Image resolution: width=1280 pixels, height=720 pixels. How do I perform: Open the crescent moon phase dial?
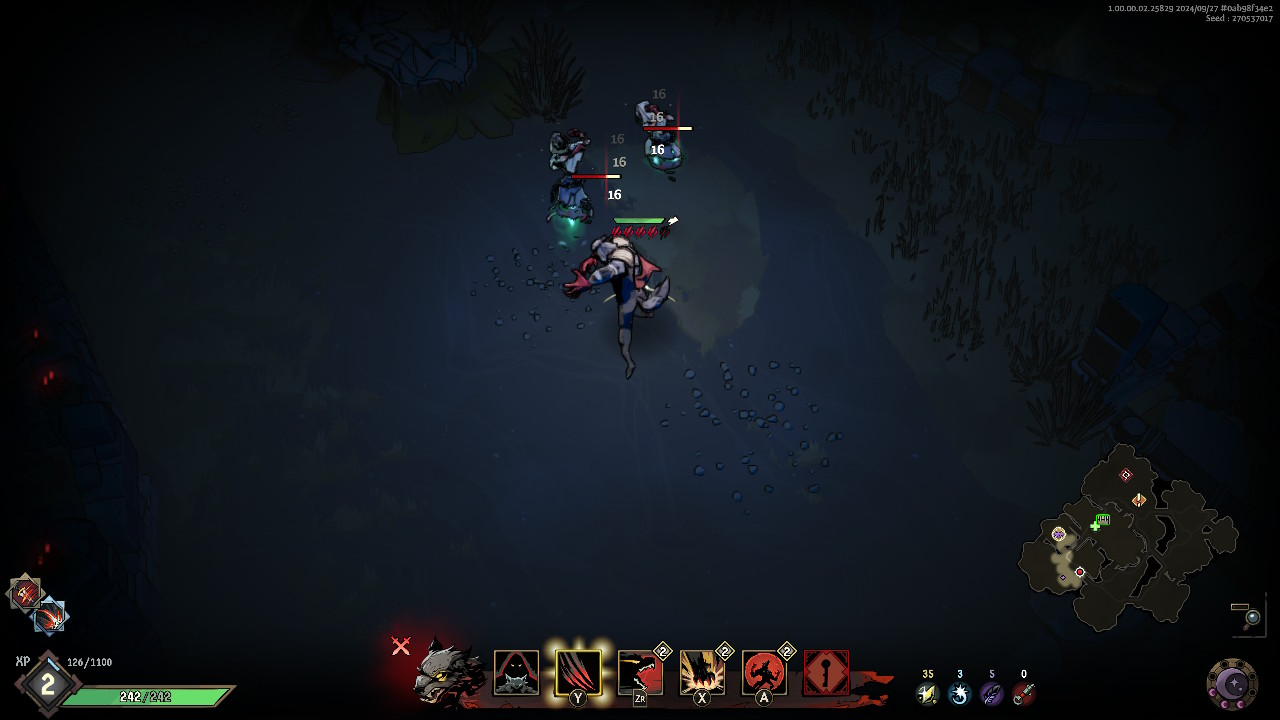tap(1232, 684)
